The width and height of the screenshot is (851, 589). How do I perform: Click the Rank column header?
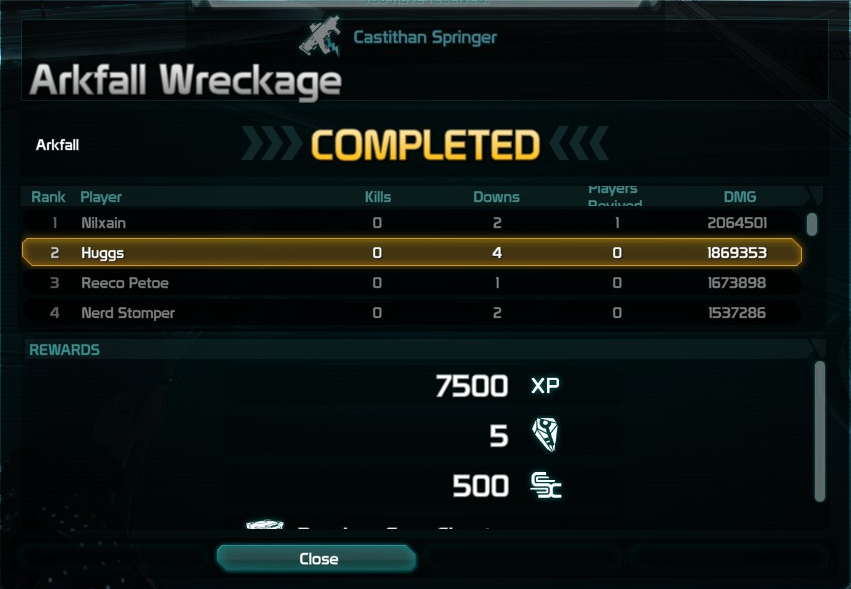pos(48,197)
